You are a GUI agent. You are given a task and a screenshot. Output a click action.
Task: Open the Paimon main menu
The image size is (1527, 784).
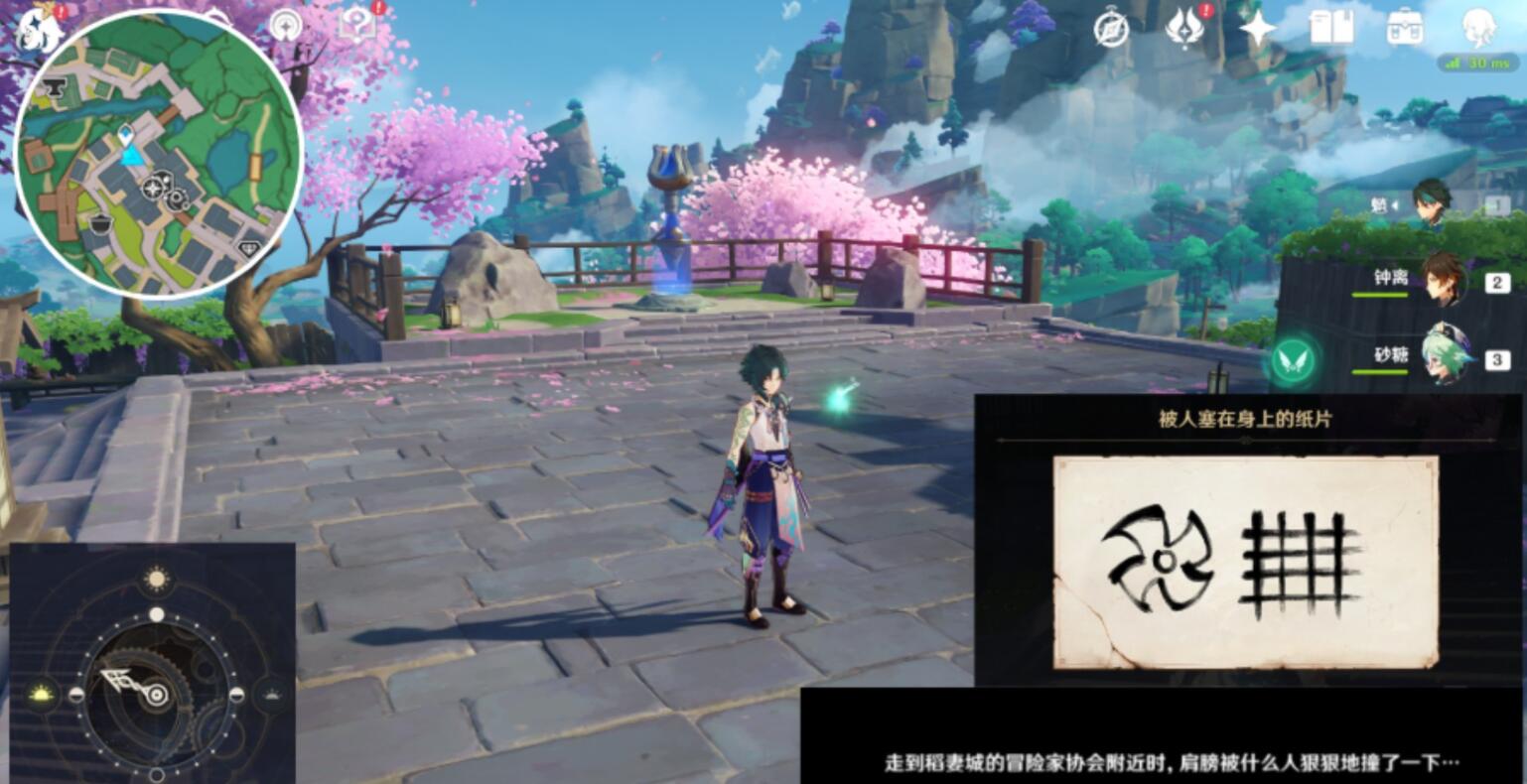[35, 28]
